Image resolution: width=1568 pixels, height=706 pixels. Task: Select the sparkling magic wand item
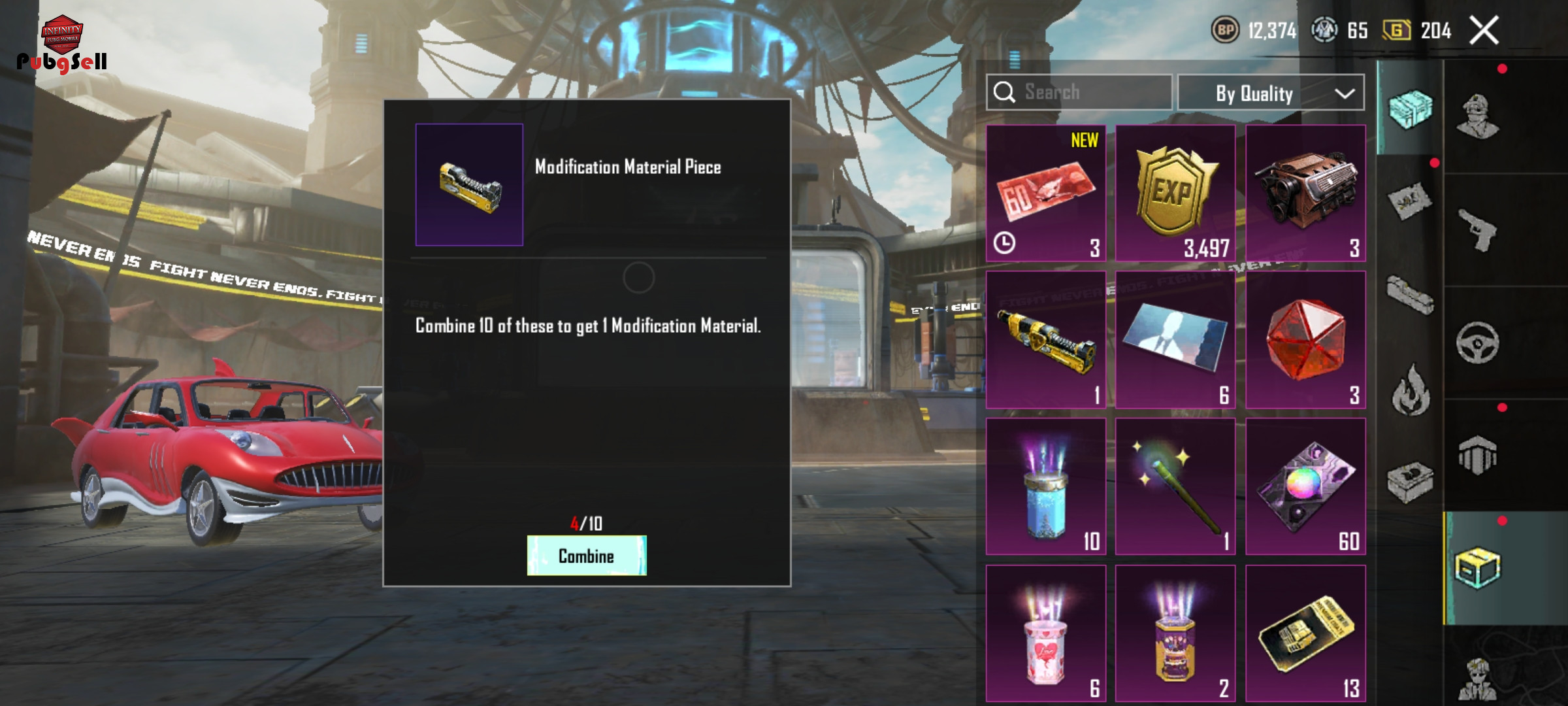click(x=1175, y=486)
